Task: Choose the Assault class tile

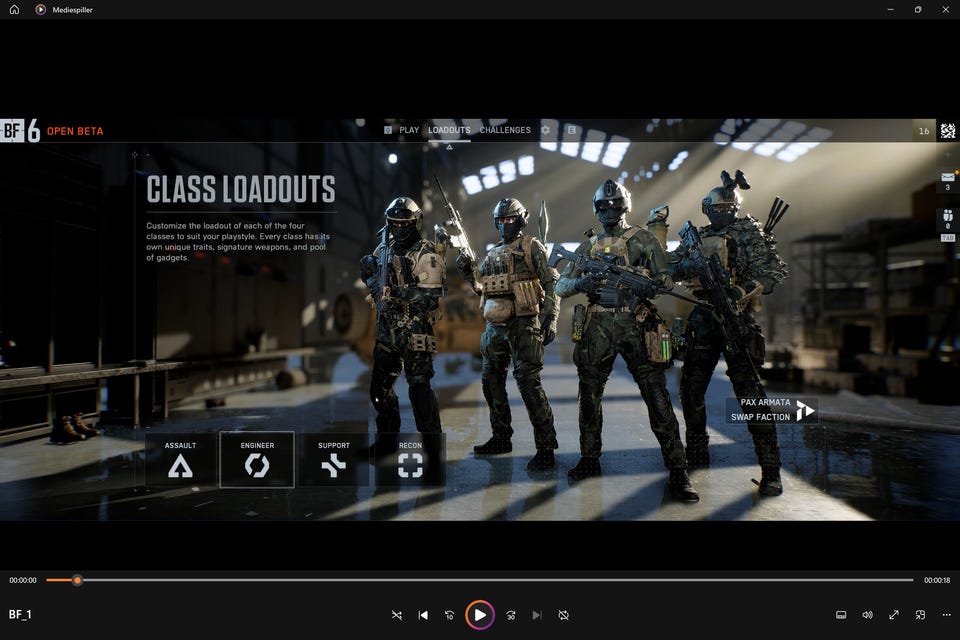Action: 180,460
